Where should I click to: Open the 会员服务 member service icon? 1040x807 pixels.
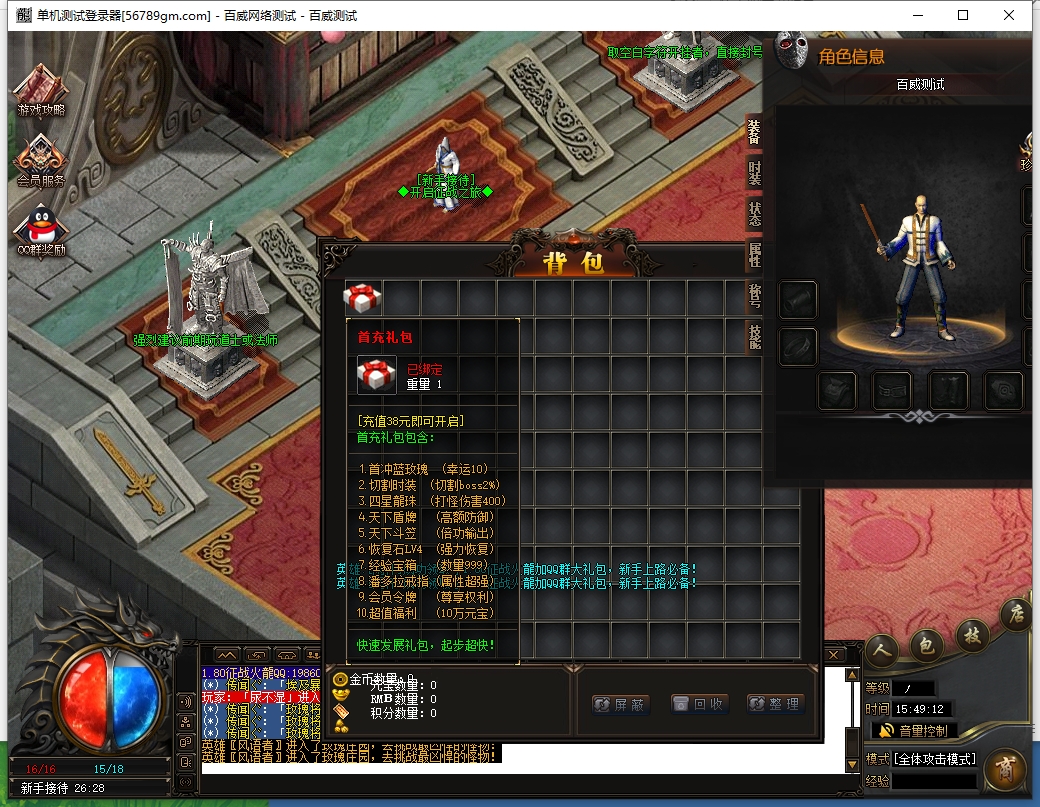tap(40, 160)
